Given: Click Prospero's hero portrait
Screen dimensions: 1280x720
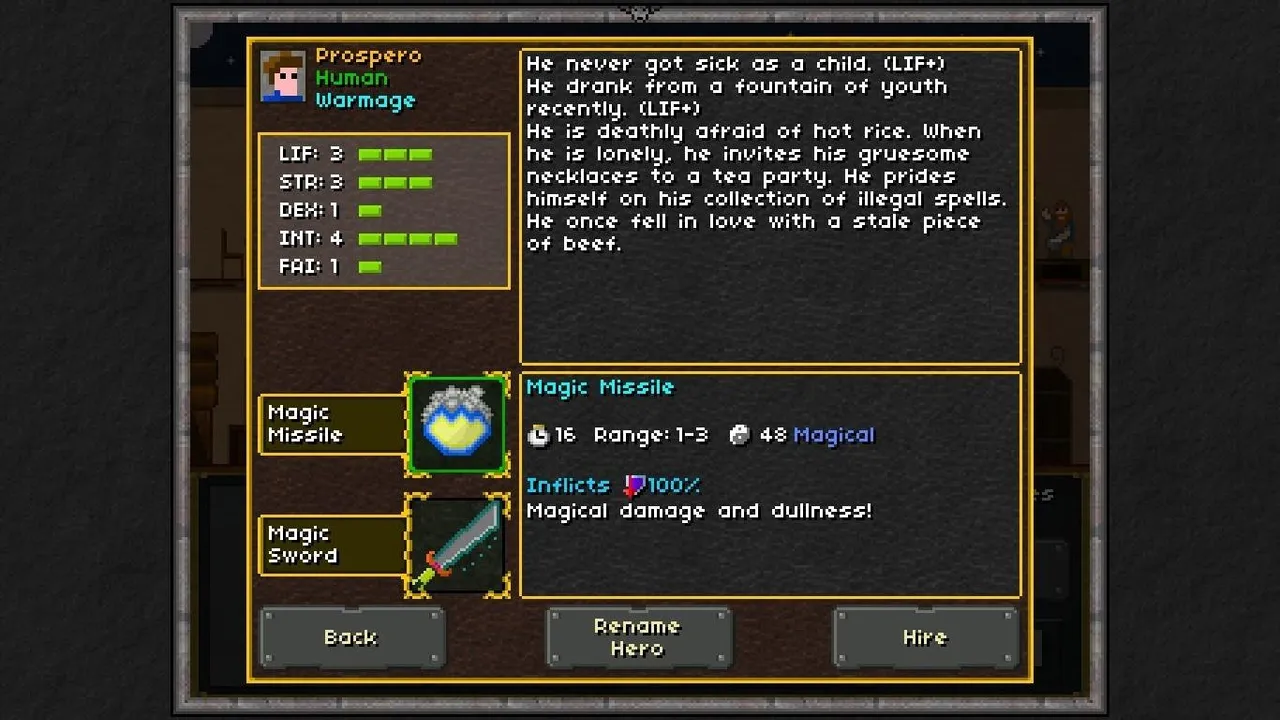Looking at the screenshot, I should [283, 77].
